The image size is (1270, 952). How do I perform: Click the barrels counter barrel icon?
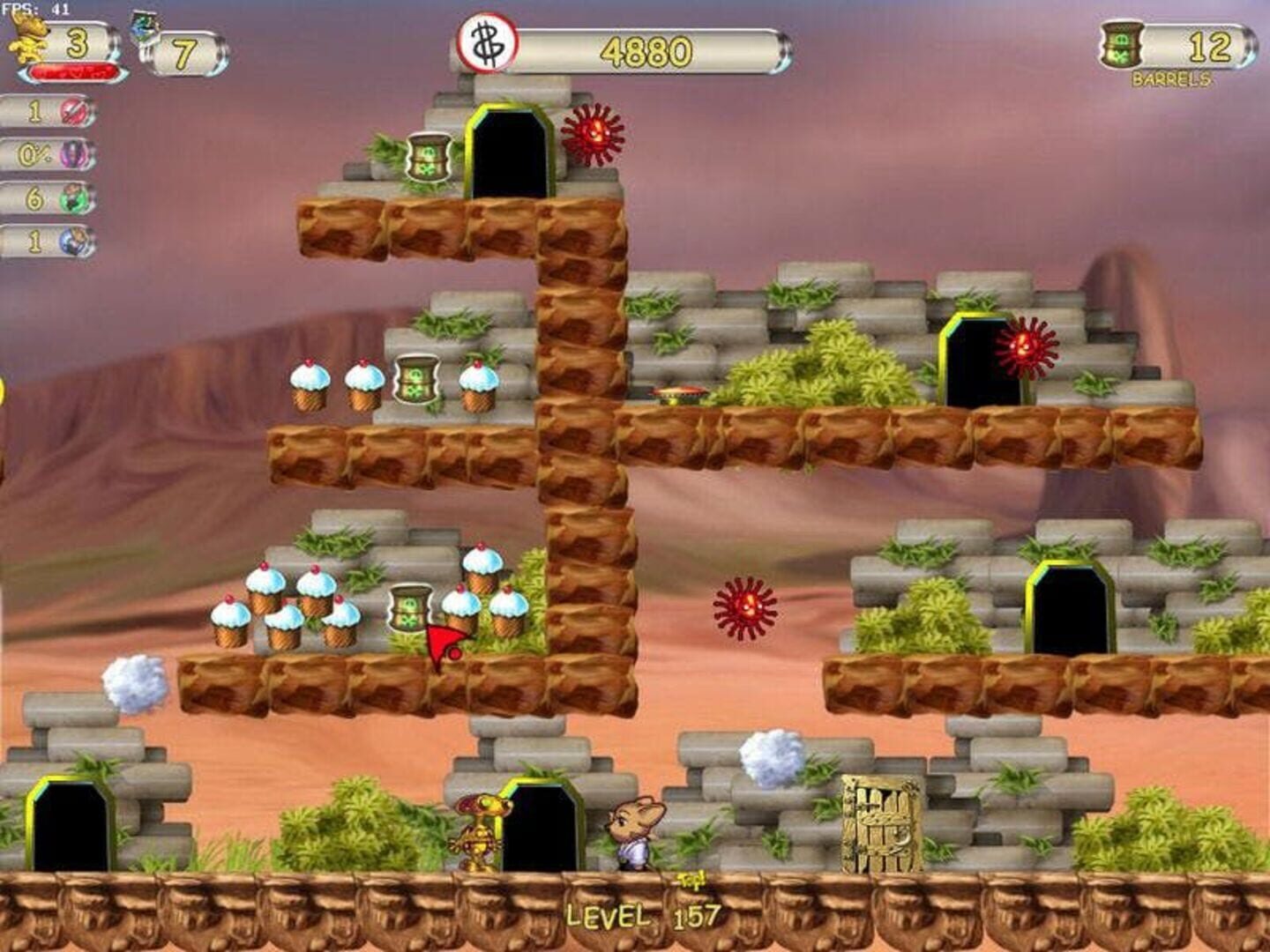1123,44
